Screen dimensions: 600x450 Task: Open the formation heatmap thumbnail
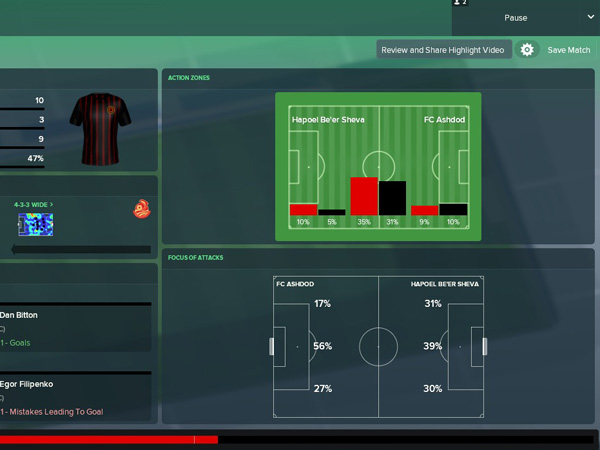[x=35, y=224]
